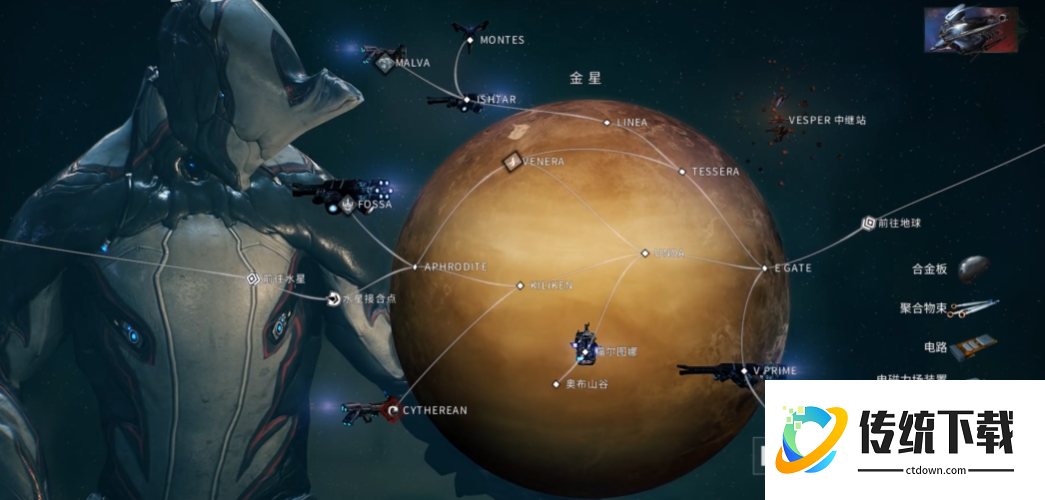Open the ISHTAR mission node
Image resolution: width=1045 pixels, height=500 pixels.
466,100
